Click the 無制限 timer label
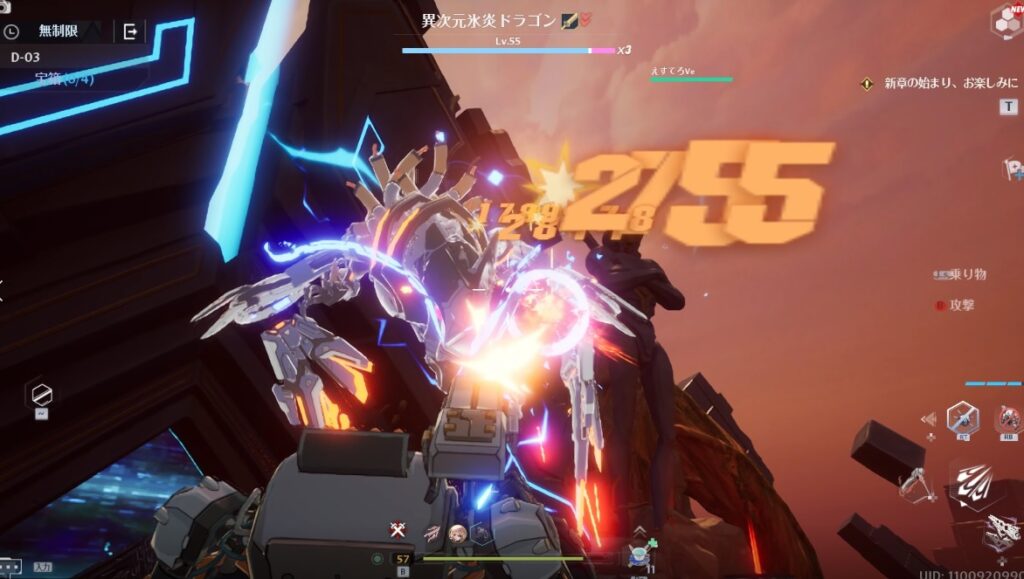Image resolution: width=1024 pixels, height=579 pixels. (x=62, y=32)
